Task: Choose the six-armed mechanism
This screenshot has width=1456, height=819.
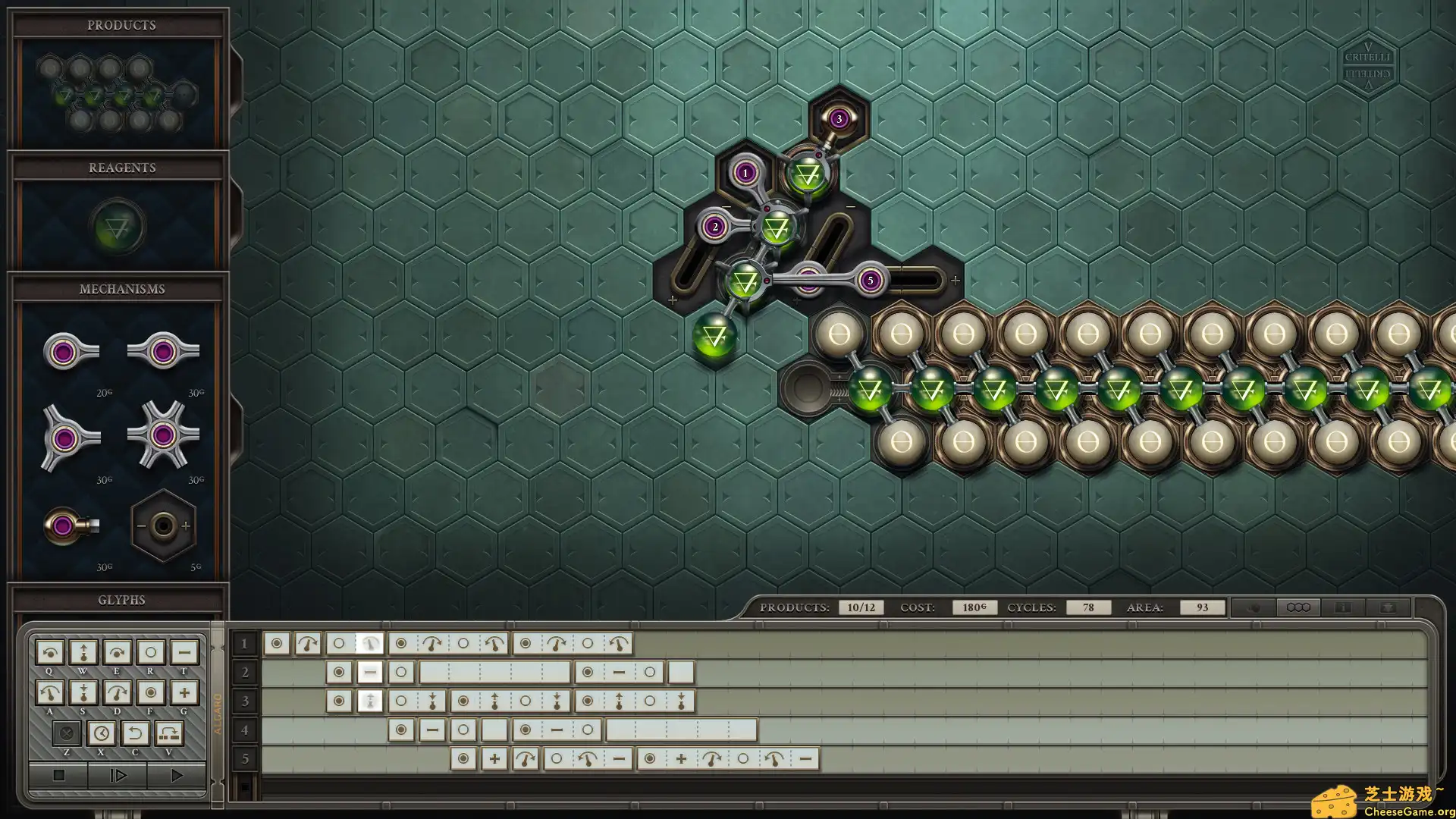Action: pos(162,435)
